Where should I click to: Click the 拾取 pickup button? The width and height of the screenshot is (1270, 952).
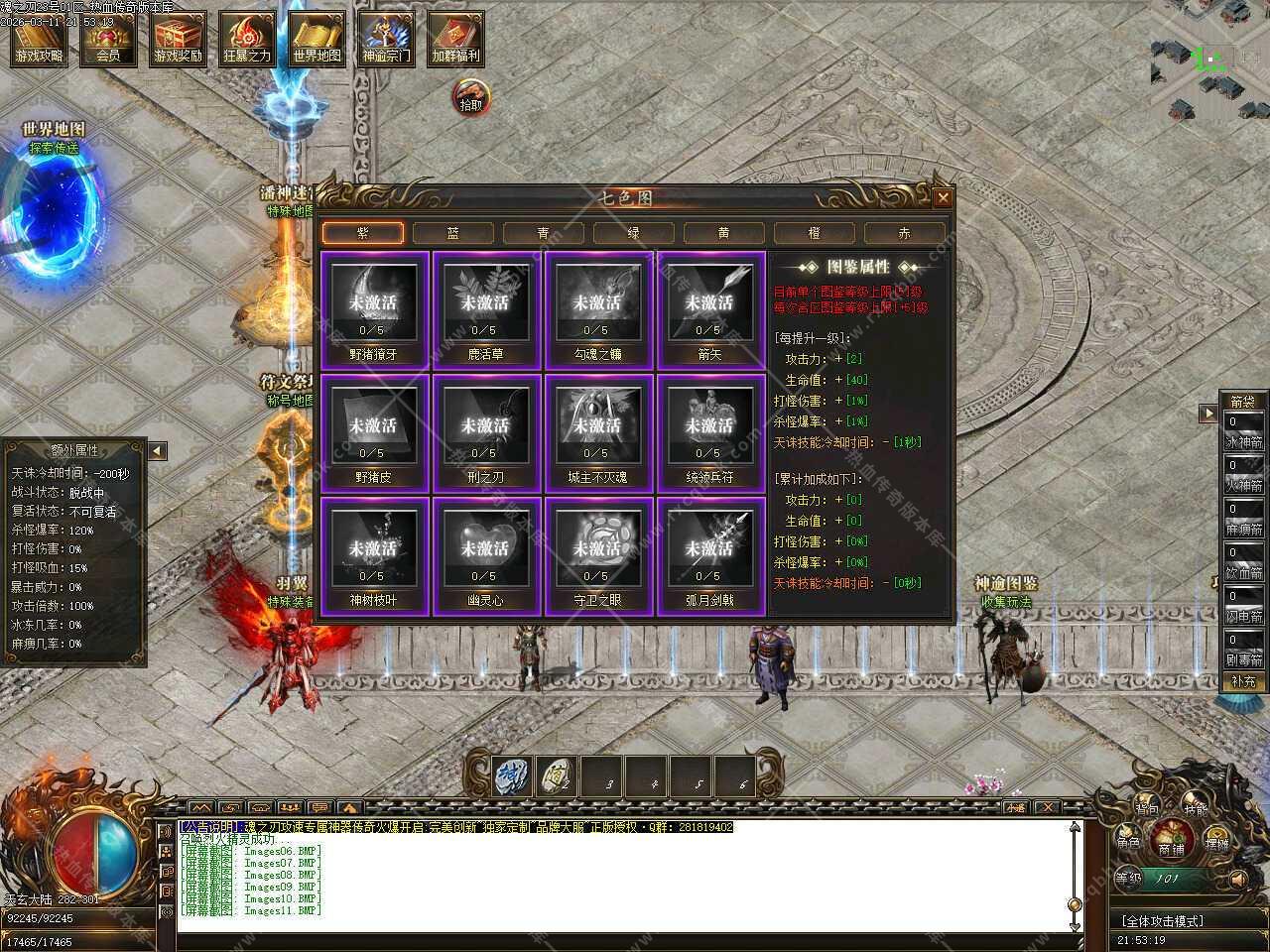coord(471,97)
